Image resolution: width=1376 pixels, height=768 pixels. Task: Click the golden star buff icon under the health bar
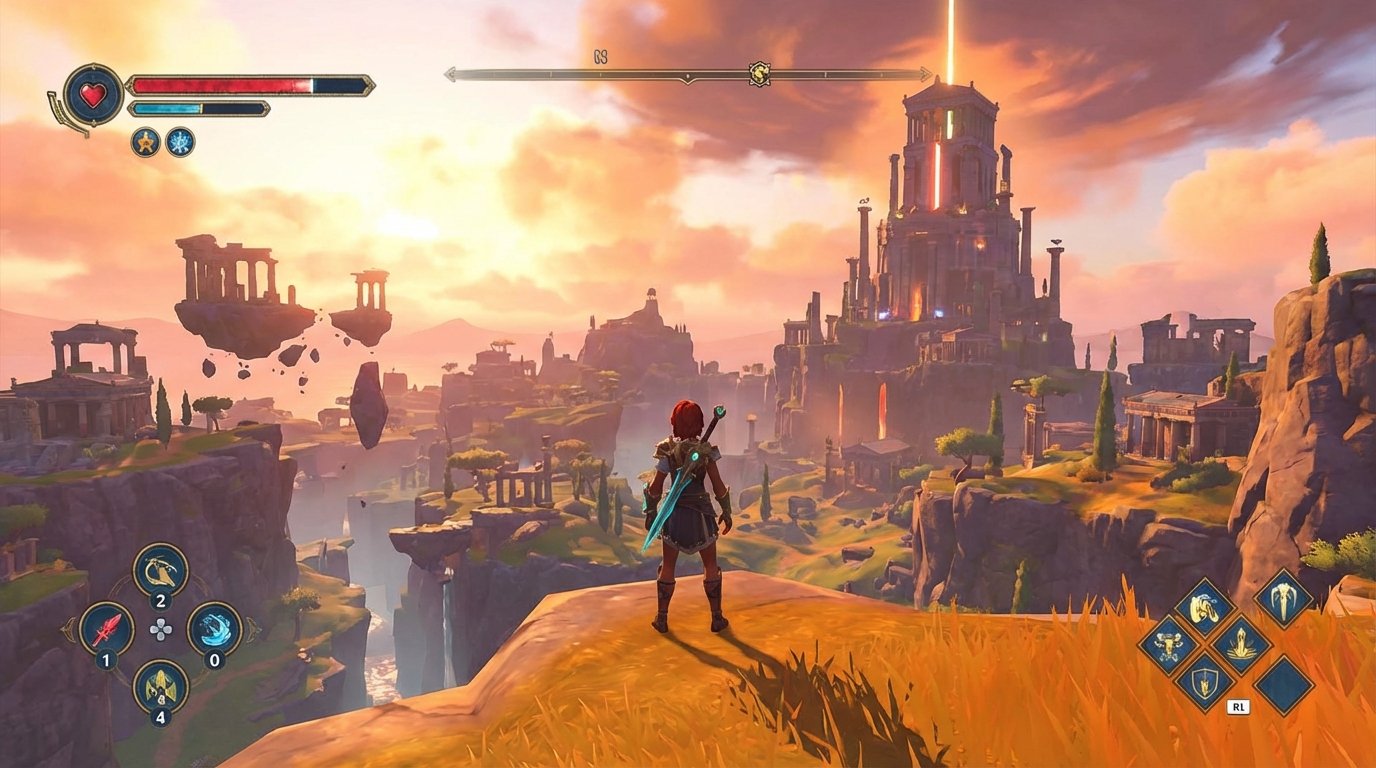click(x=146, y=143)
